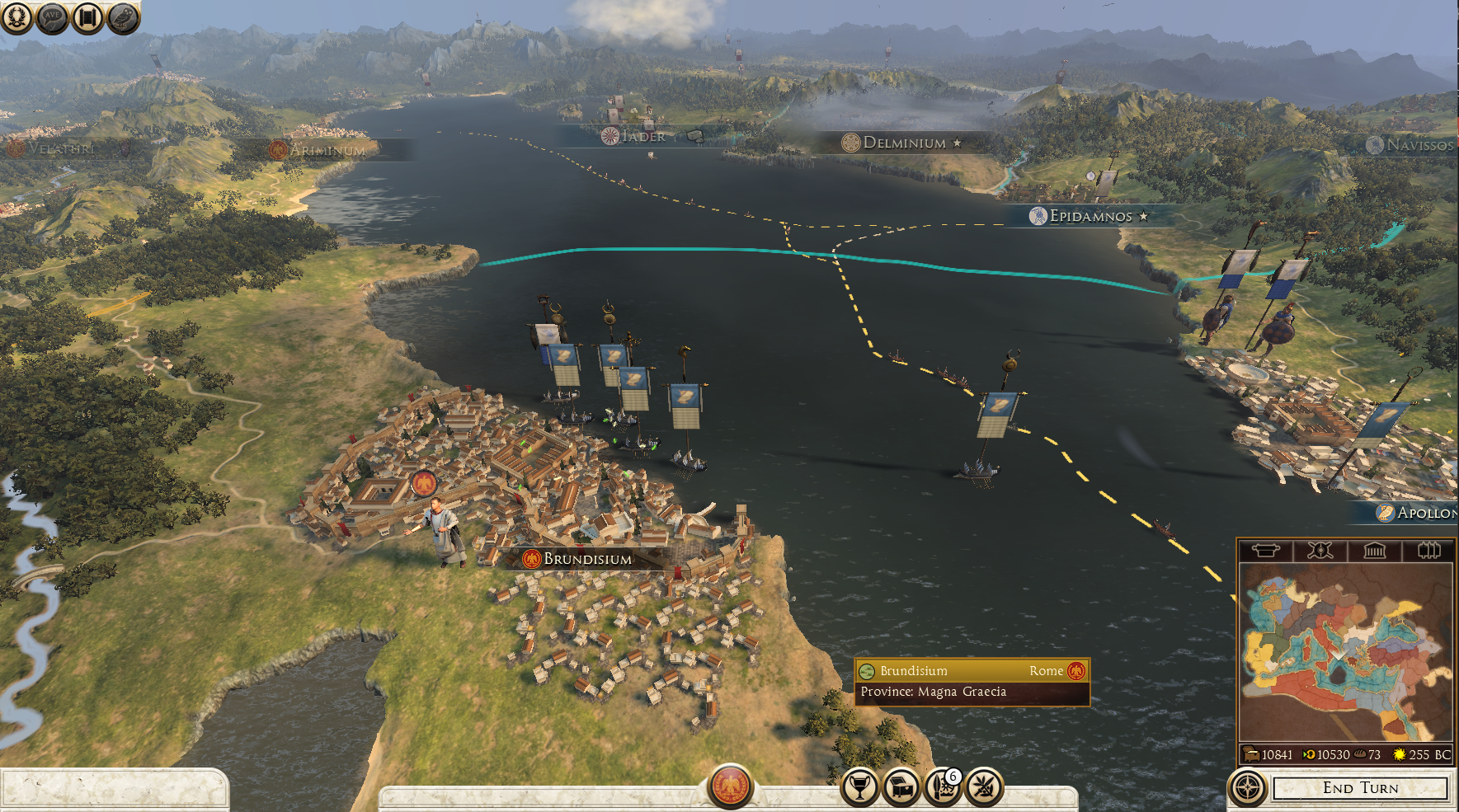Click the End Turn button
Viewport: 1459px width, 812px height.
pyautogui.click(x=1360, y=788)
